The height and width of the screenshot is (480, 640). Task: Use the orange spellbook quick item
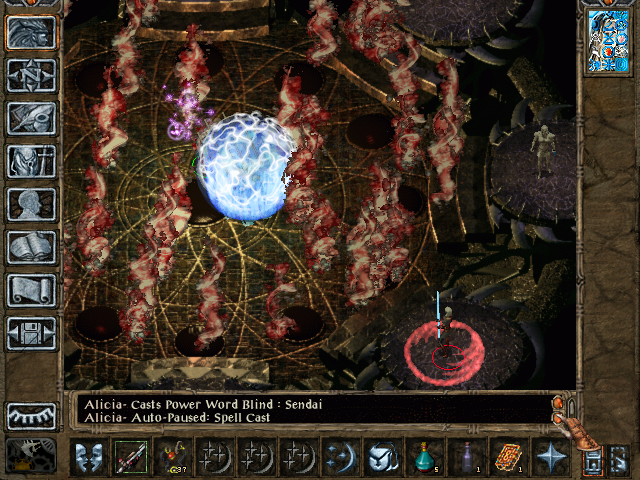pyautogui.click(x=507, y=457)
